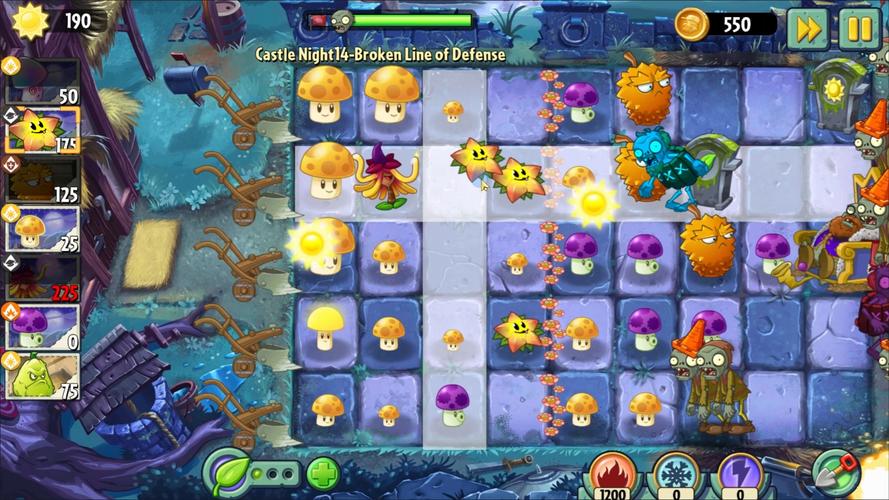Activate the Plant Food leaf button
The height and width of the screenshot is (500, 889).
point(227,472)
